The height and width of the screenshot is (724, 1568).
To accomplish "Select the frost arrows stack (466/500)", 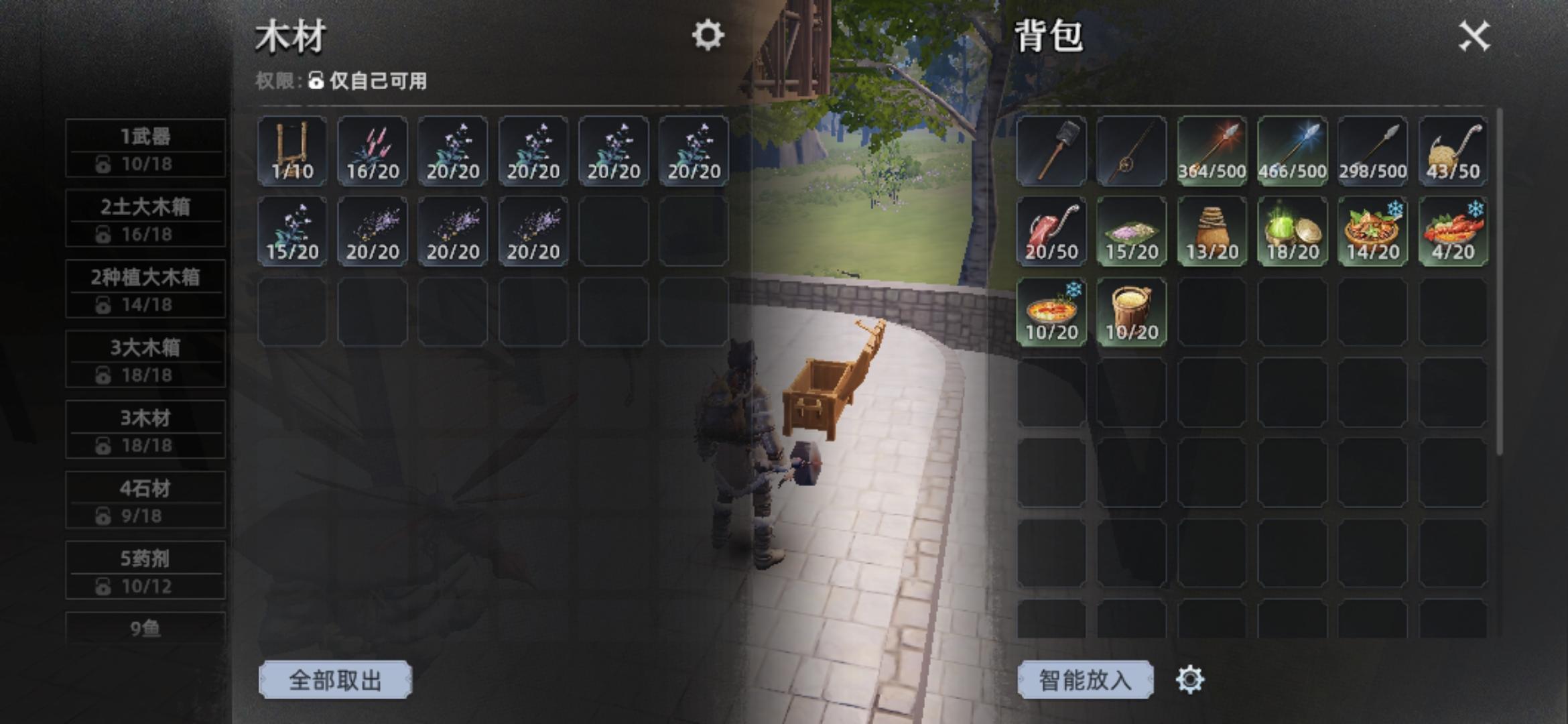I will point(1292,149).
